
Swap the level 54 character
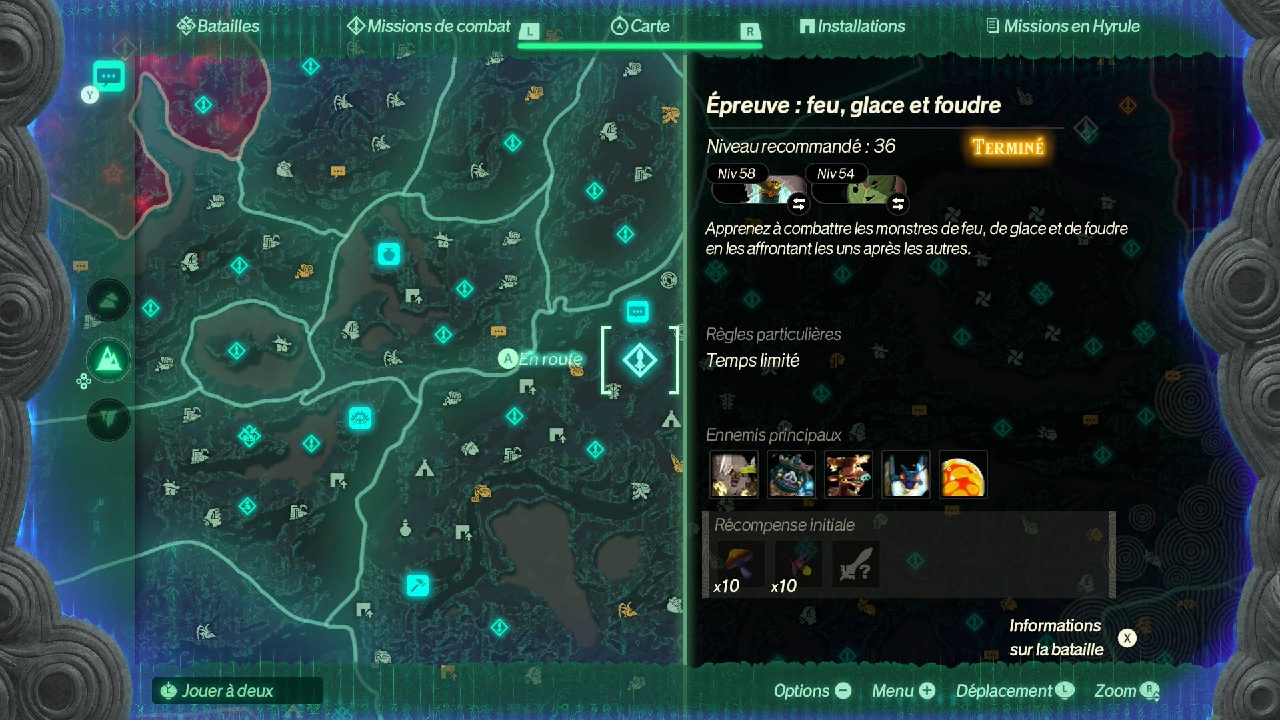tap(898, 204)
